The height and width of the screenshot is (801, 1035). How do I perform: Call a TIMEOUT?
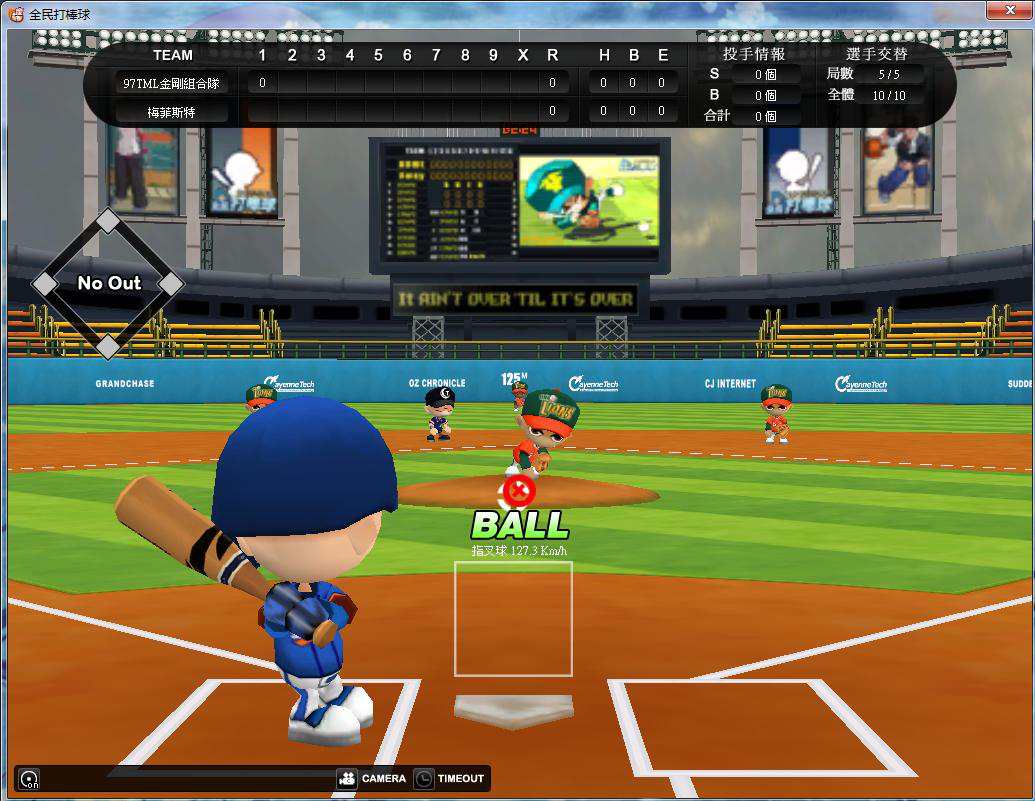449,779
